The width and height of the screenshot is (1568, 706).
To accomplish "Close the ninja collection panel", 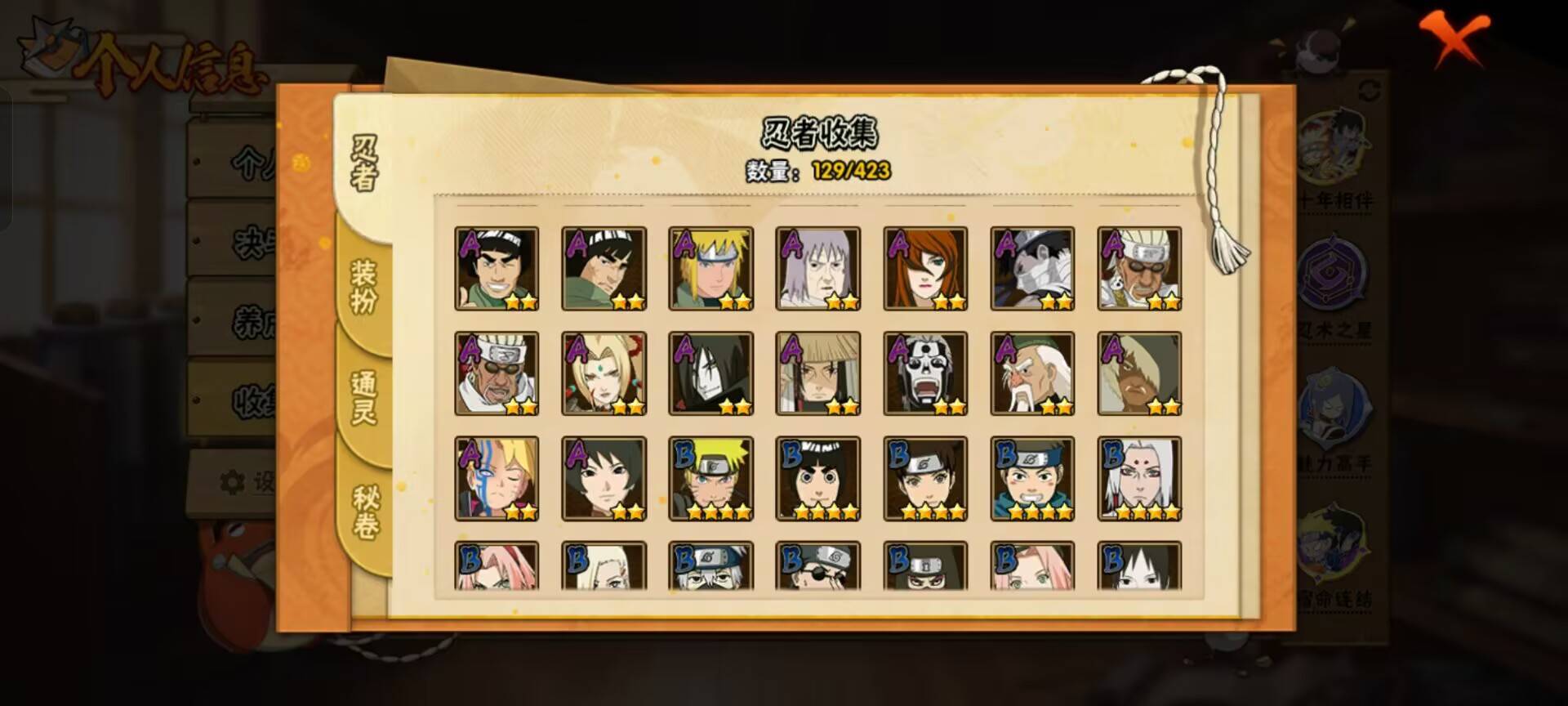I will 1454,38.
